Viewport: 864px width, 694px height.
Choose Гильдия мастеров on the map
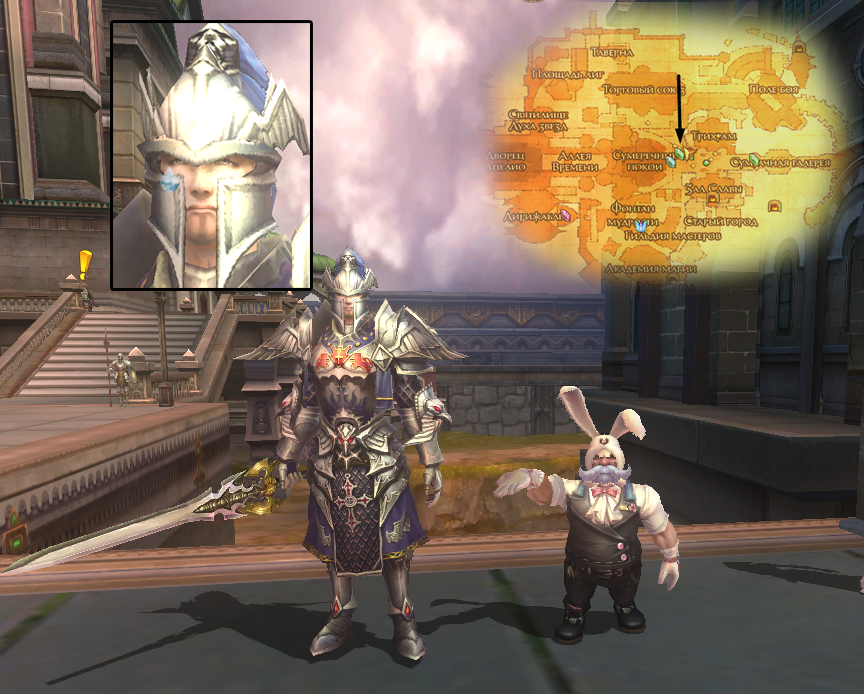[672, 235]
